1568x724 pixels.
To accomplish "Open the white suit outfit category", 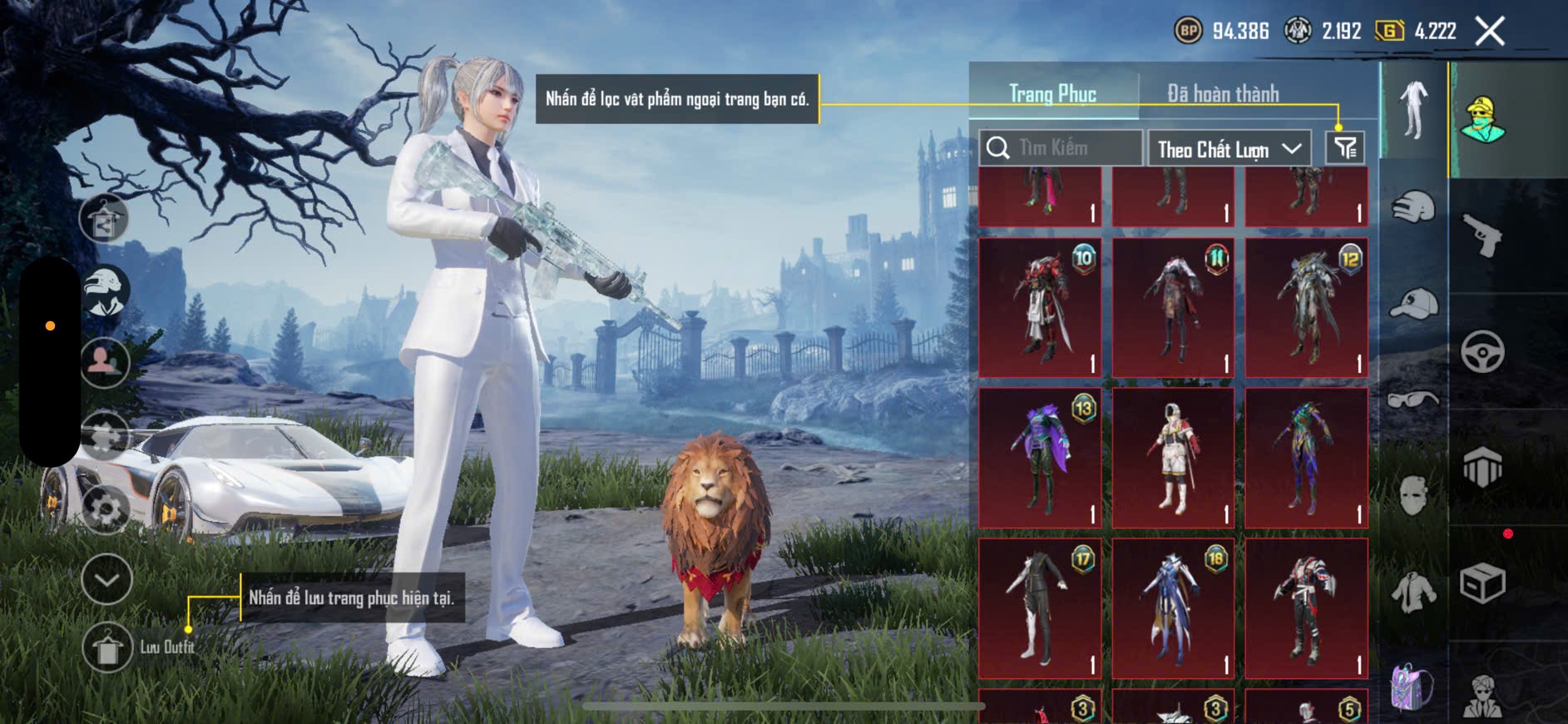I will (1412, 110).
